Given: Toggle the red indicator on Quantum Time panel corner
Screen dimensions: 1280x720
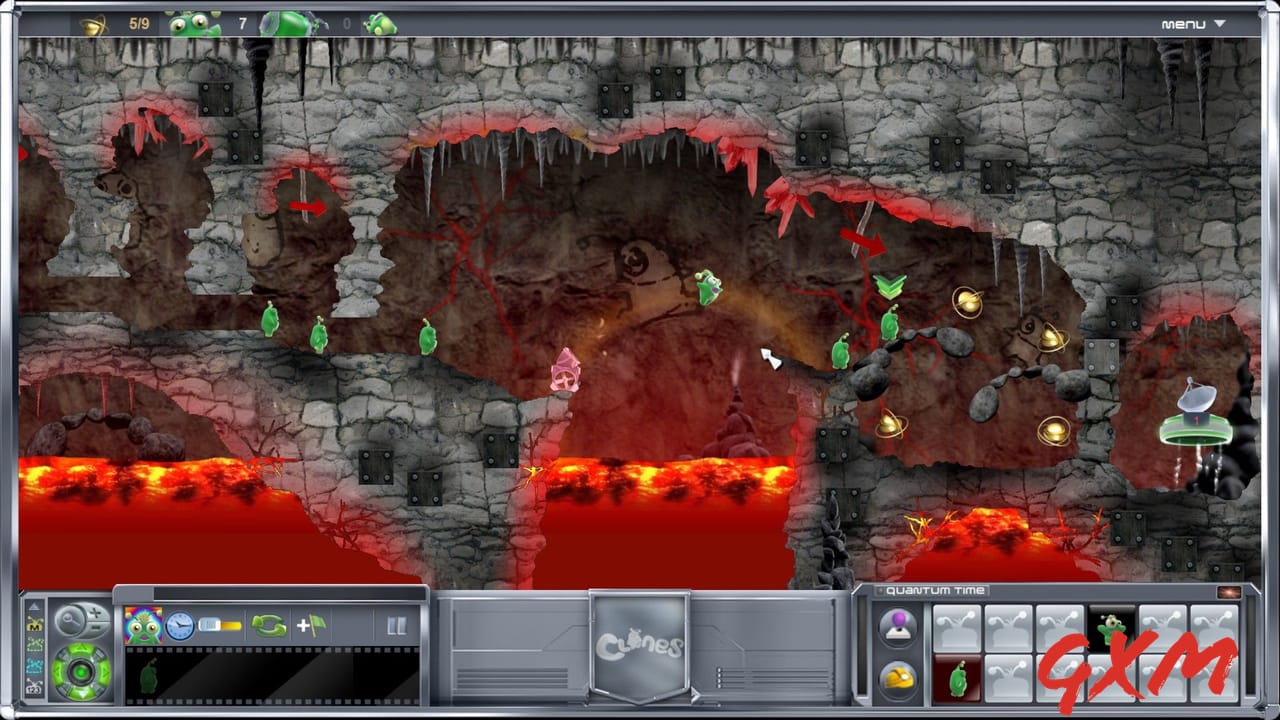Looking at the screenshot, I should coord(1229,592).
